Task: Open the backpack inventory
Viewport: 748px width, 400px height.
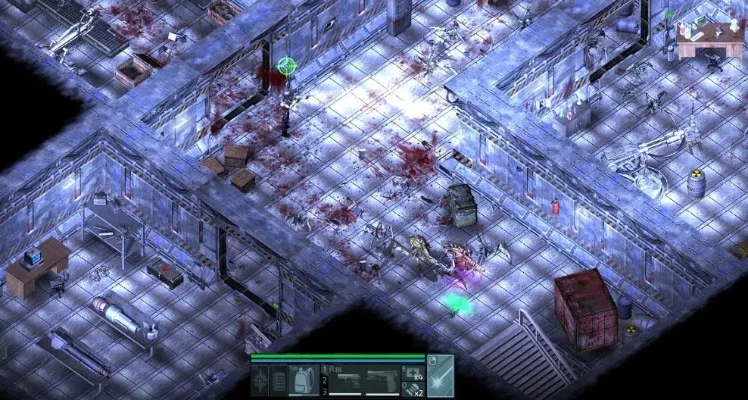Action: tap(303, 379)
